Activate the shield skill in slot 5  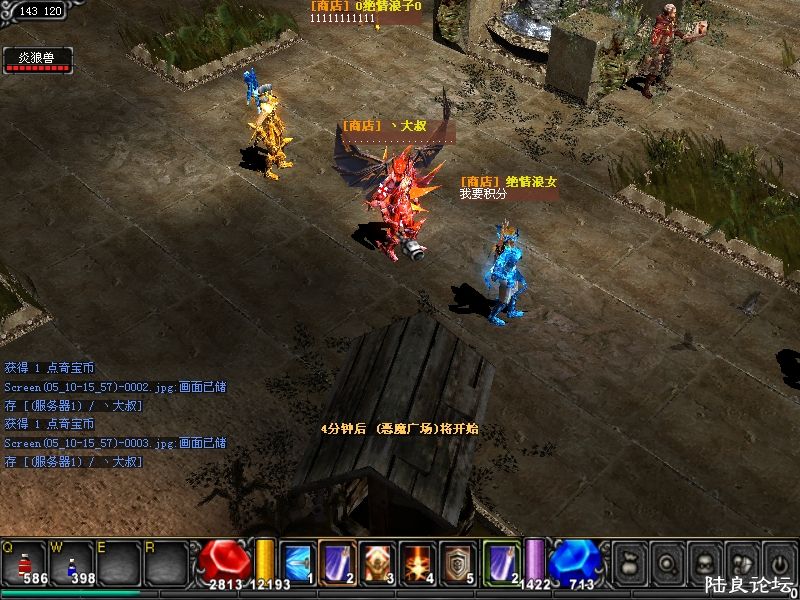tap(457, 562)
